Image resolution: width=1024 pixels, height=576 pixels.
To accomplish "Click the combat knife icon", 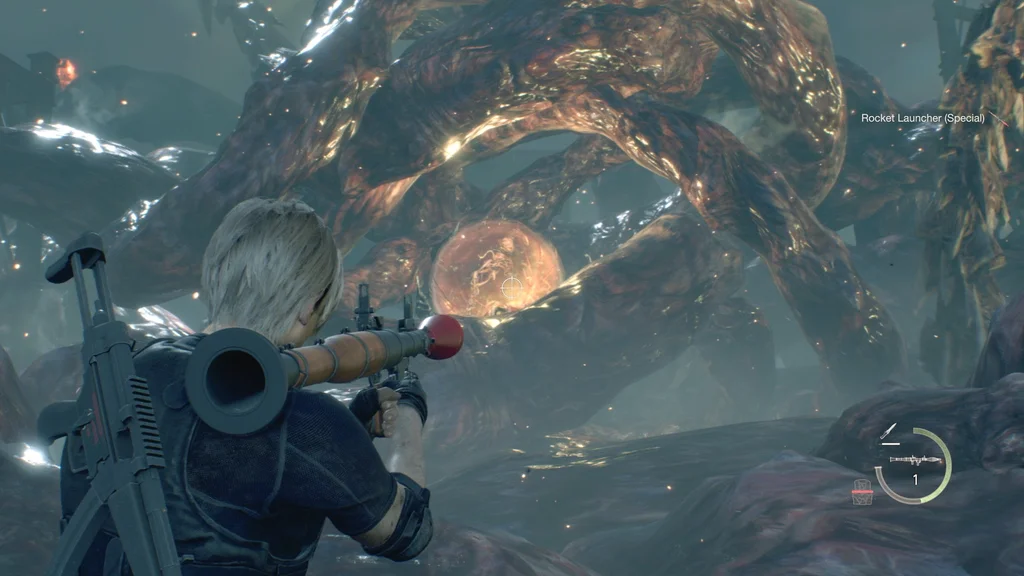I will (x=888, y=432).
